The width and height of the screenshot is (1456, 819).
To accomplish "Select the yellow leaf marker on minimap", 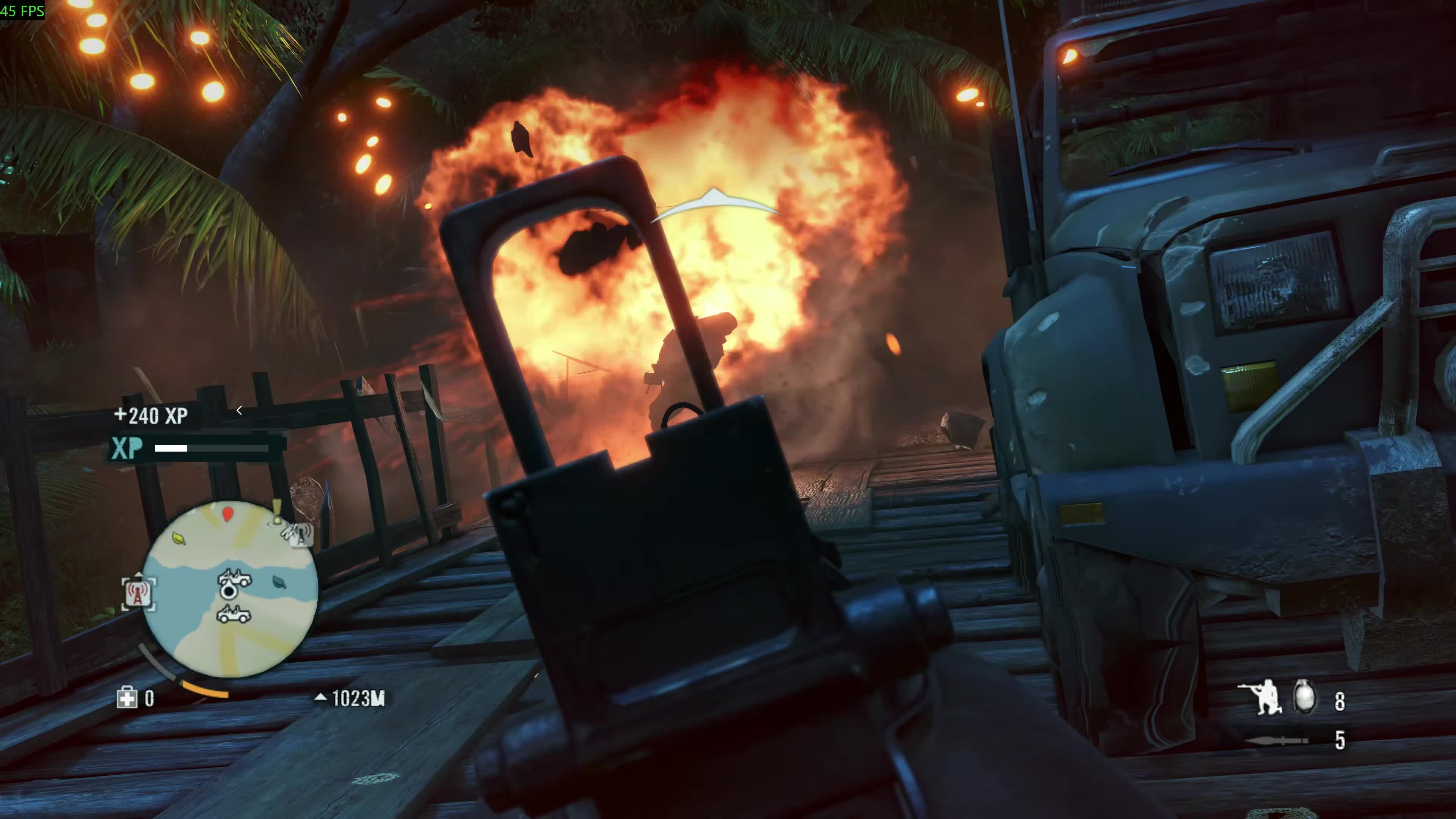I will point(179,538).
